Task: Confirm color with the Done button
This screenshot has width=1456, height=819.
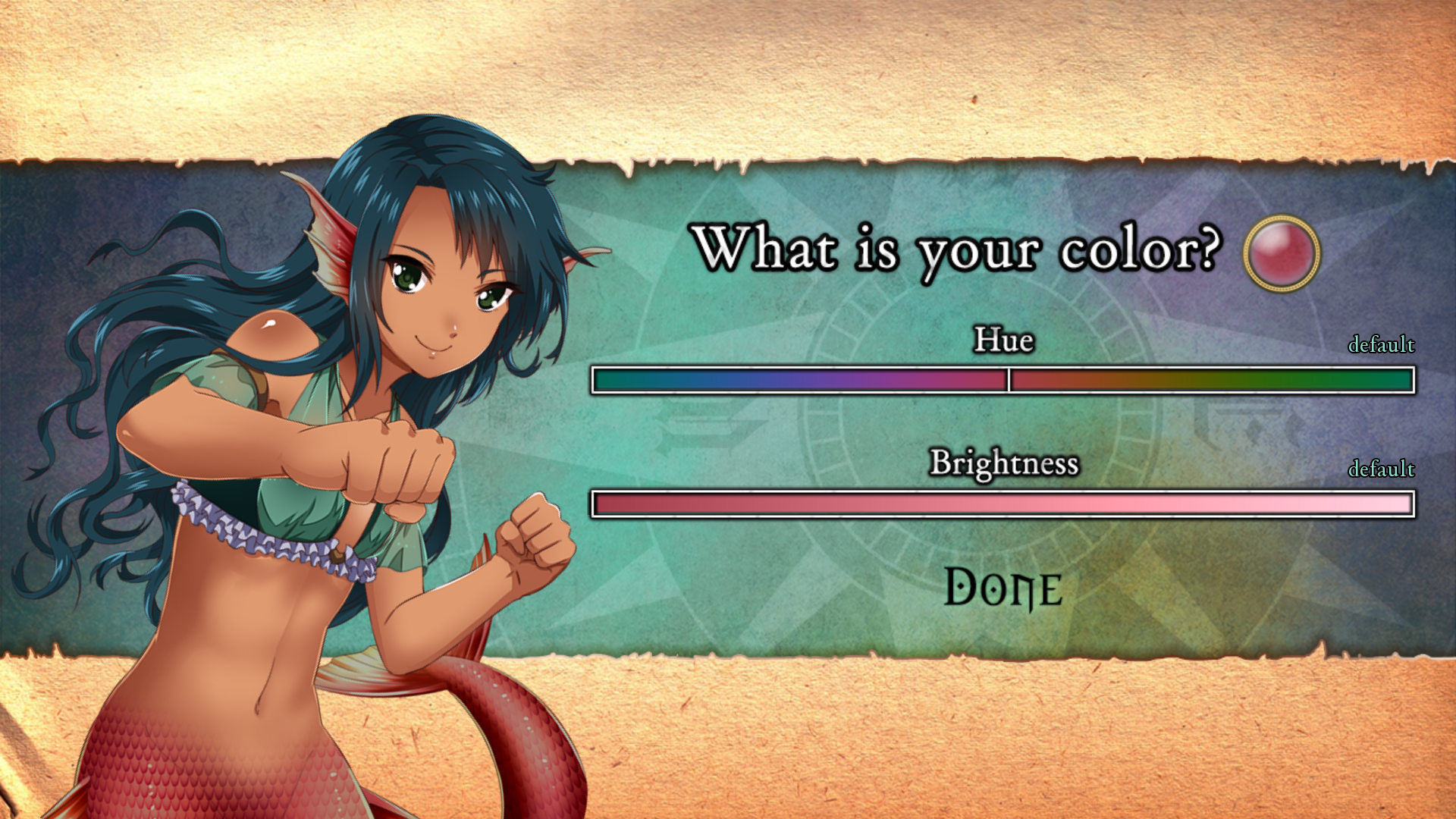Action: [1003, 588]
